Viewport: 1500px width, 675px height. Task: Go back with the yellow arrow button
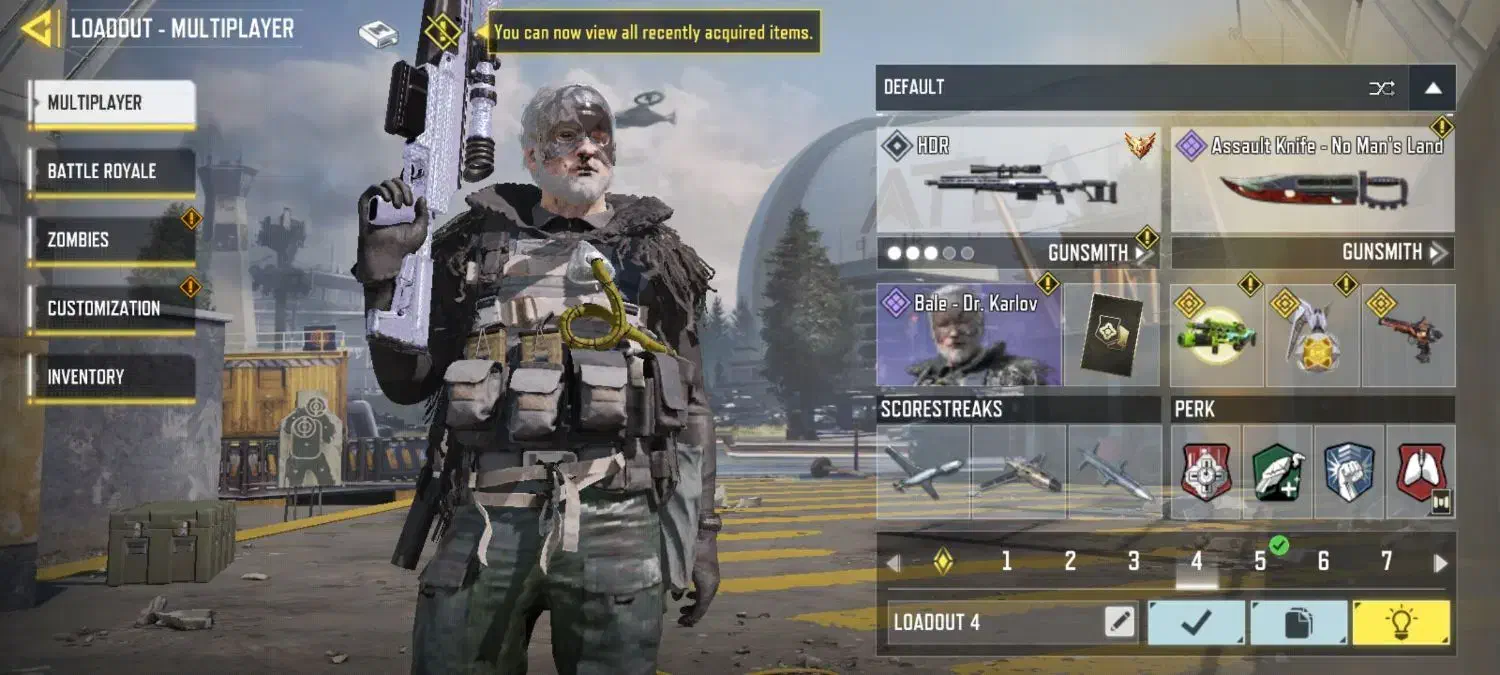(x=38, y=28)
